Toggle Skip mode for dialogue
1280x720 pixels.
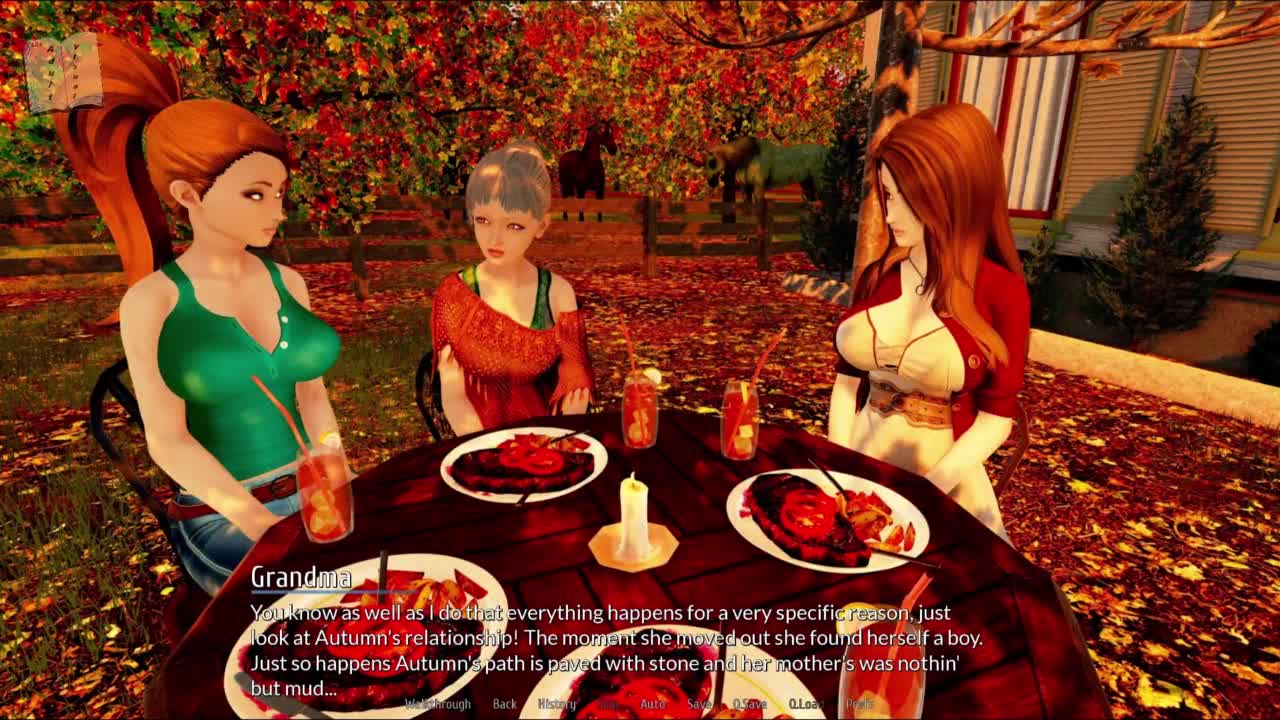pos(608,704)
